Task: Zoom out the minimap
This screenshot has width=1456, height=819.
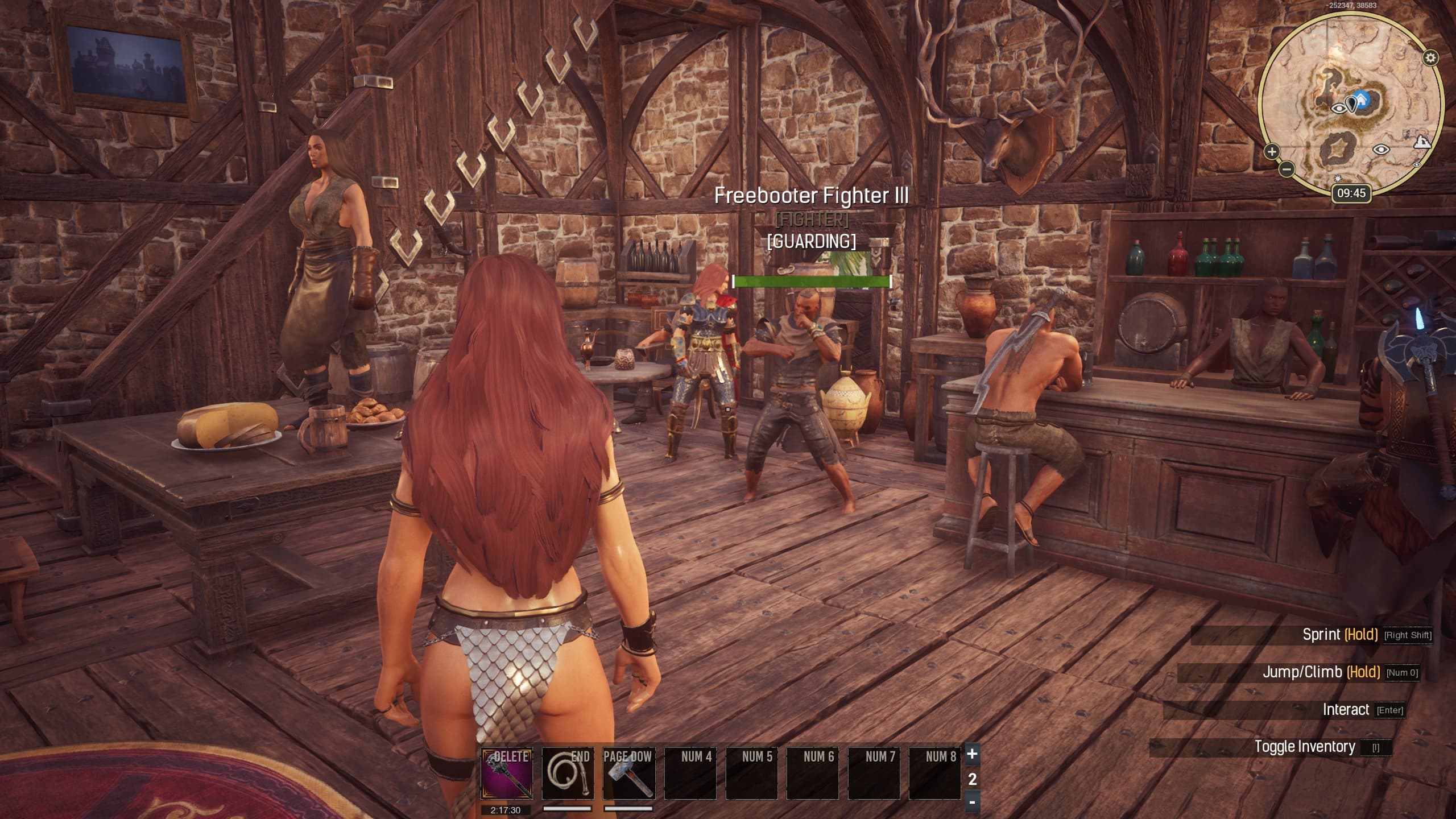Action: pos(1287,169)
